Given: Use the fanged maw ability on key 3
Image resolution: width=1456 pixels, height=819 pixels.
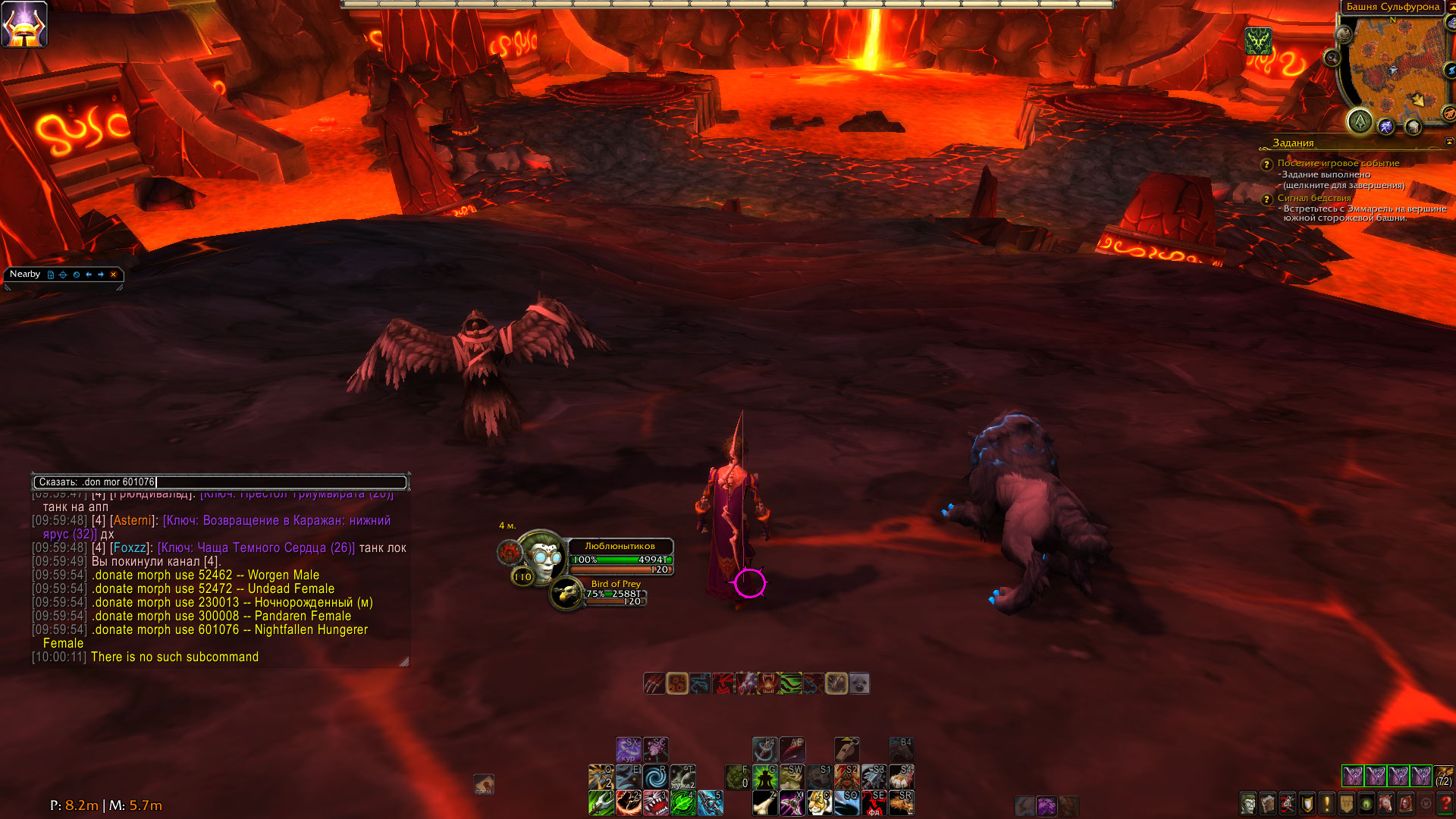Looking at the screenshot, I should pyautogui.click(x=655, y=802).
